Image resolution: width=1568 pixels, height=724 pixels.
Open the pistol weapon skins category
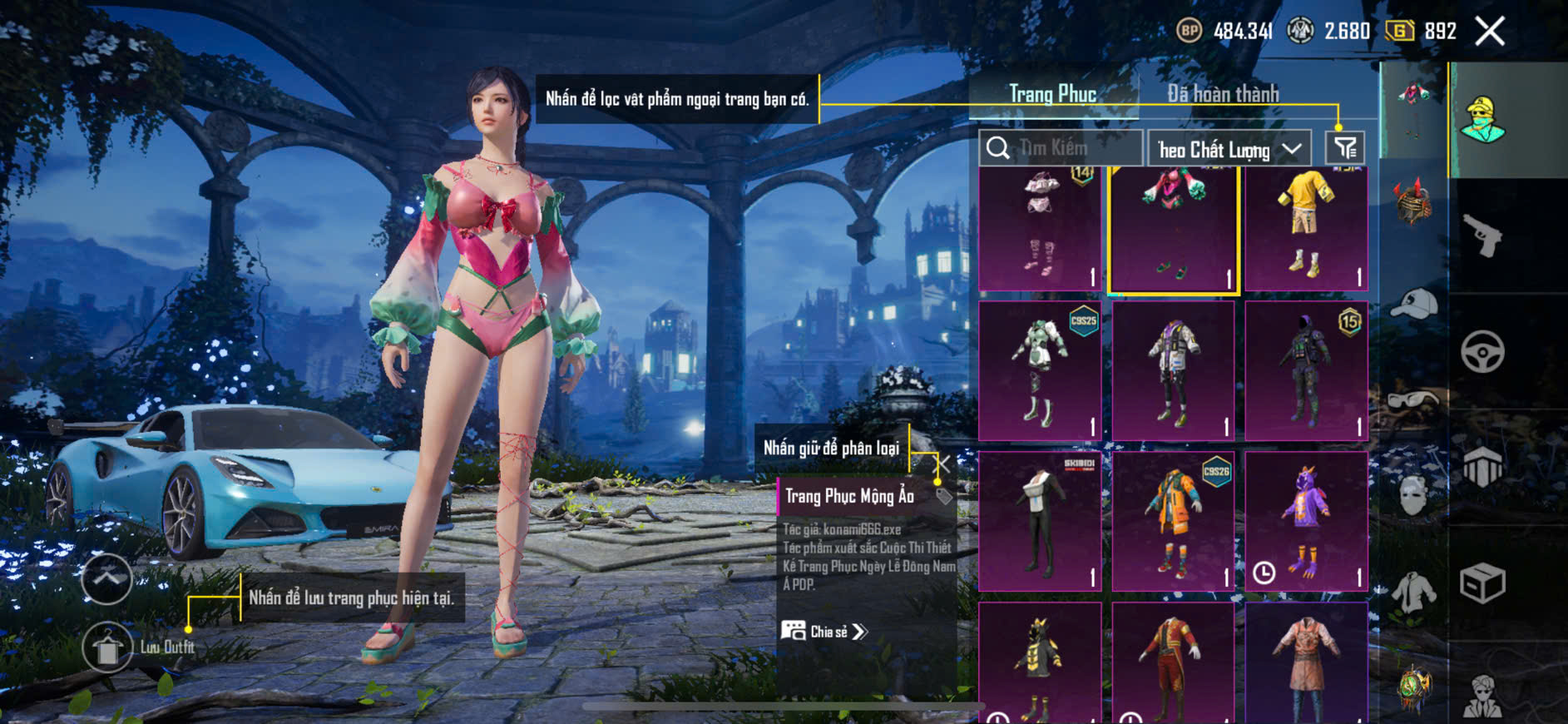point(1482,236)
